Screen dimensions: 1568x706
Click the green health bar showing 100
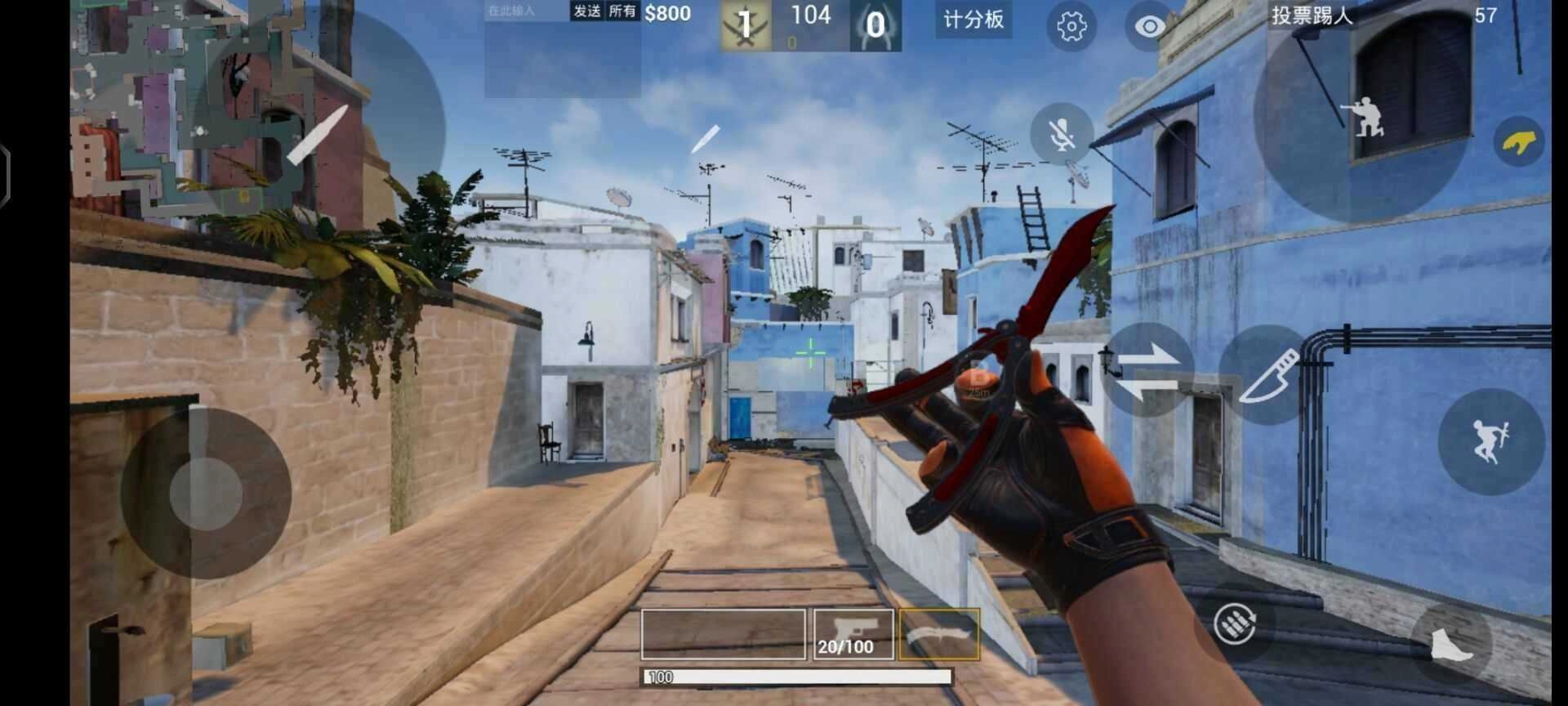pyautogui.click(x=792, y=677)
